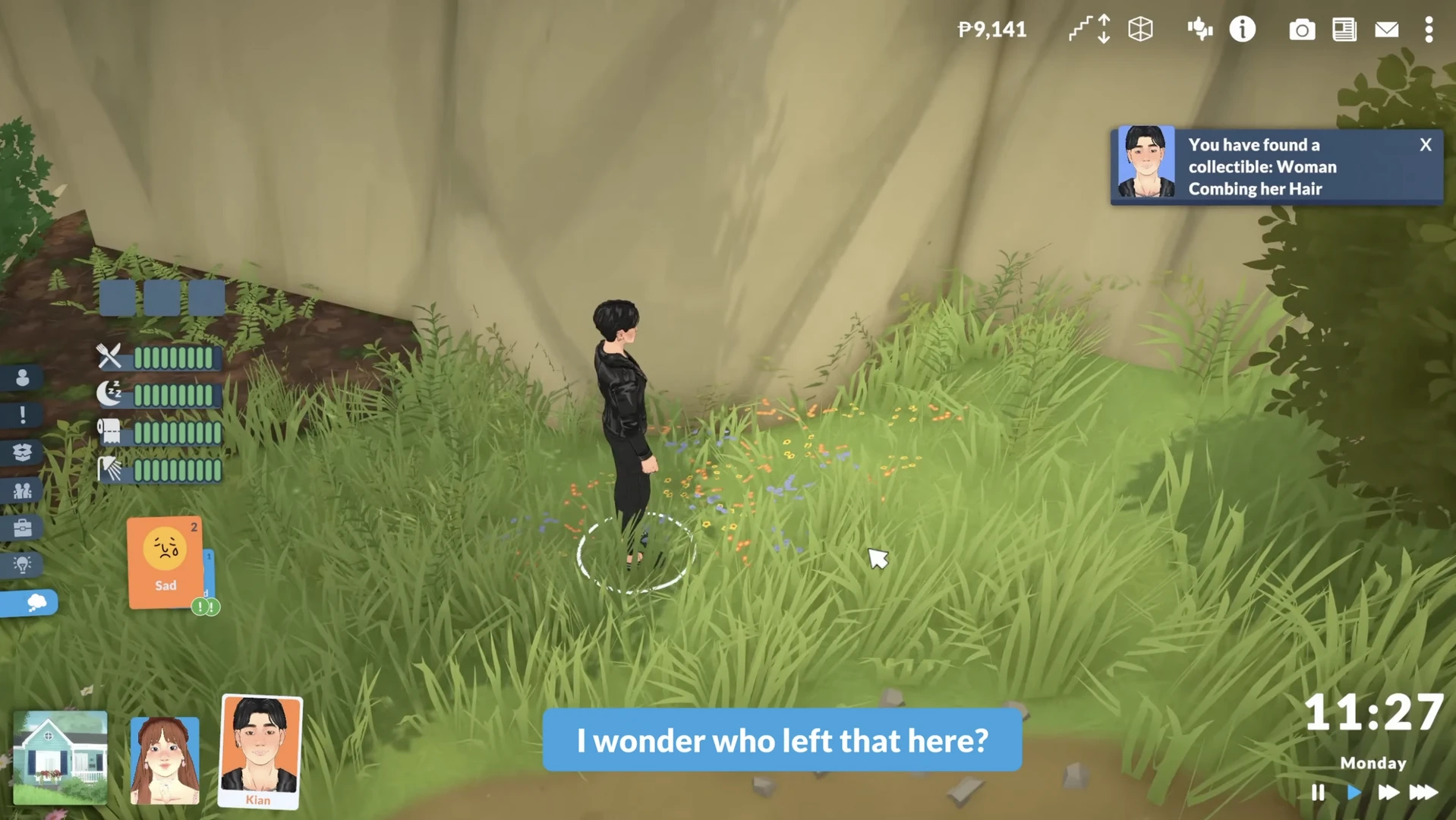Choose the double-arrow fast forward speed

pyautogui.click(x=1388, y=792)
